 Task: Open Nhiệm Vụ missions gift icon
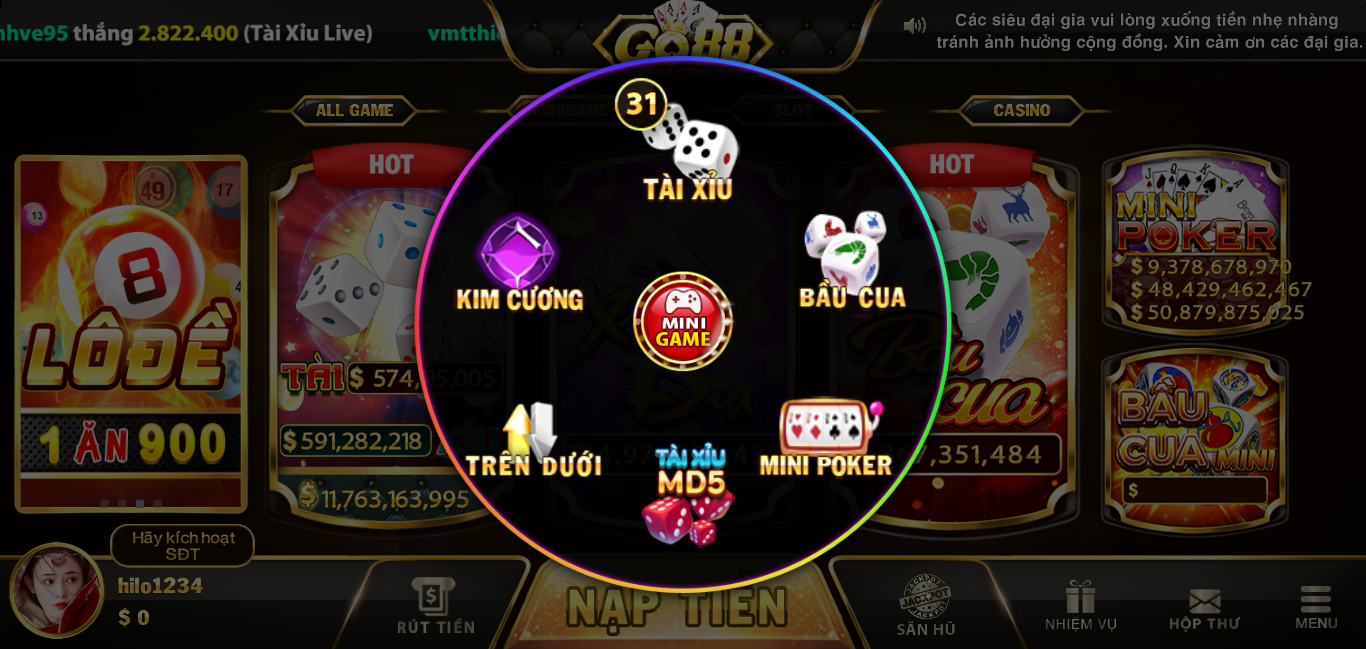click(1080, 606)
